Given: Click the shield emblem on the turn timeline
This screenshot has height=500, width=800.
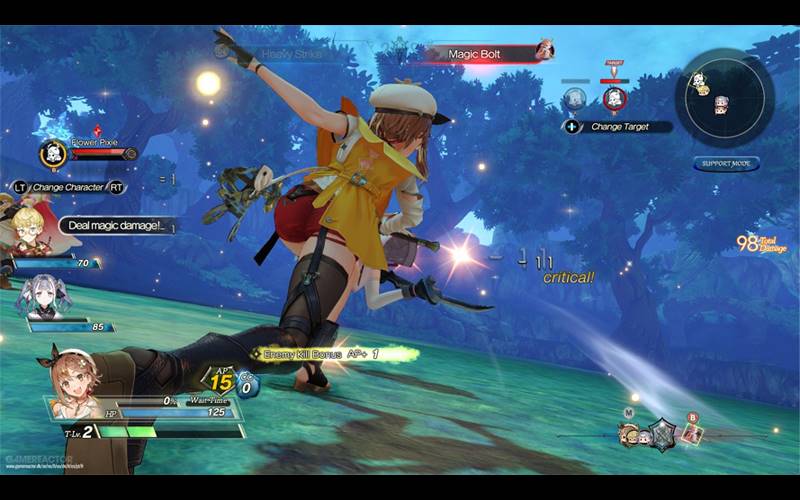Looking at the screenshot, I should coord(662,434).
